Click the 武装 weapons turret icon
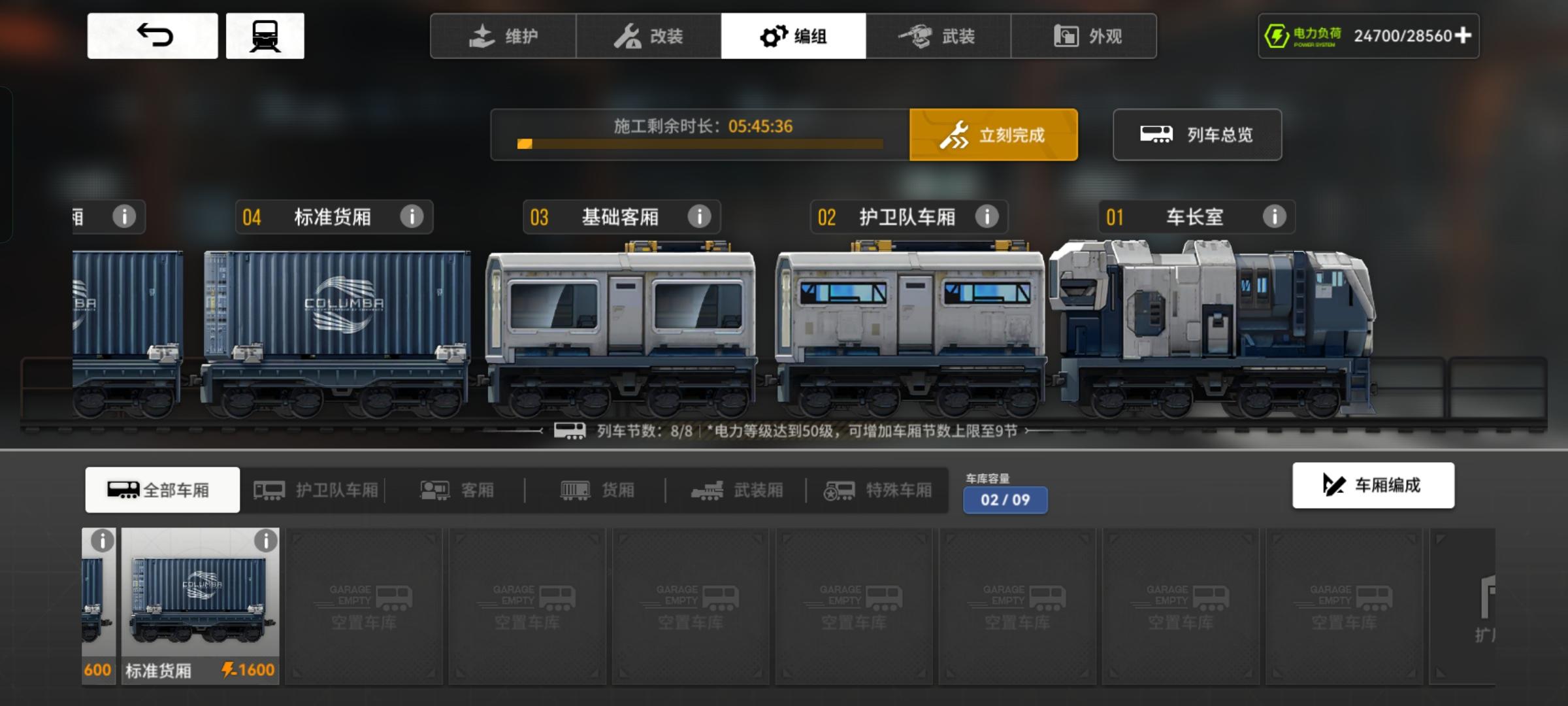 click(919, 37)
